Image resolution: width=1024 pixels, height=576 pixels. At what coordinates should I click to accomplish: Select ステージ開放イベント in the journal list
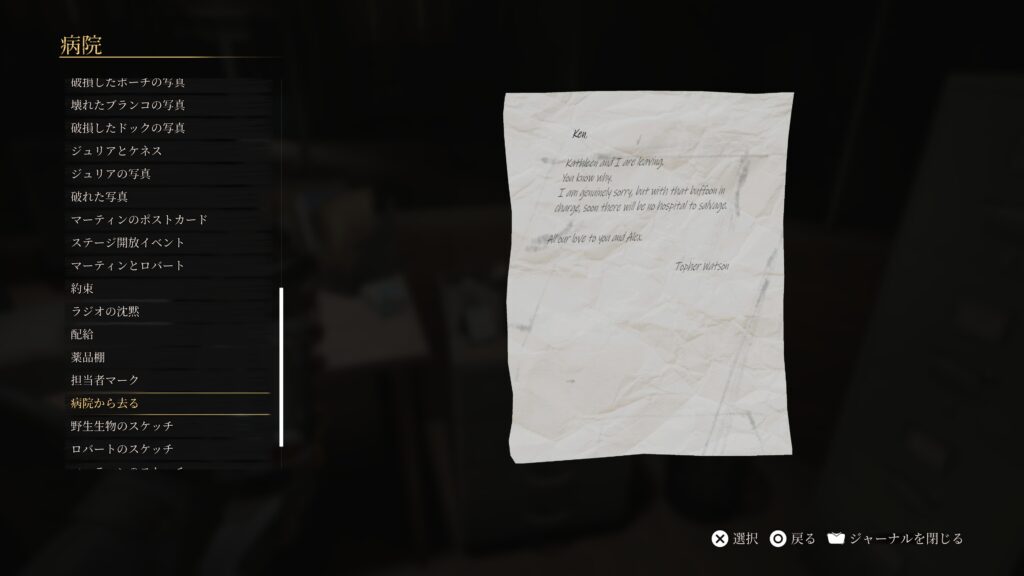pos(128,243)
